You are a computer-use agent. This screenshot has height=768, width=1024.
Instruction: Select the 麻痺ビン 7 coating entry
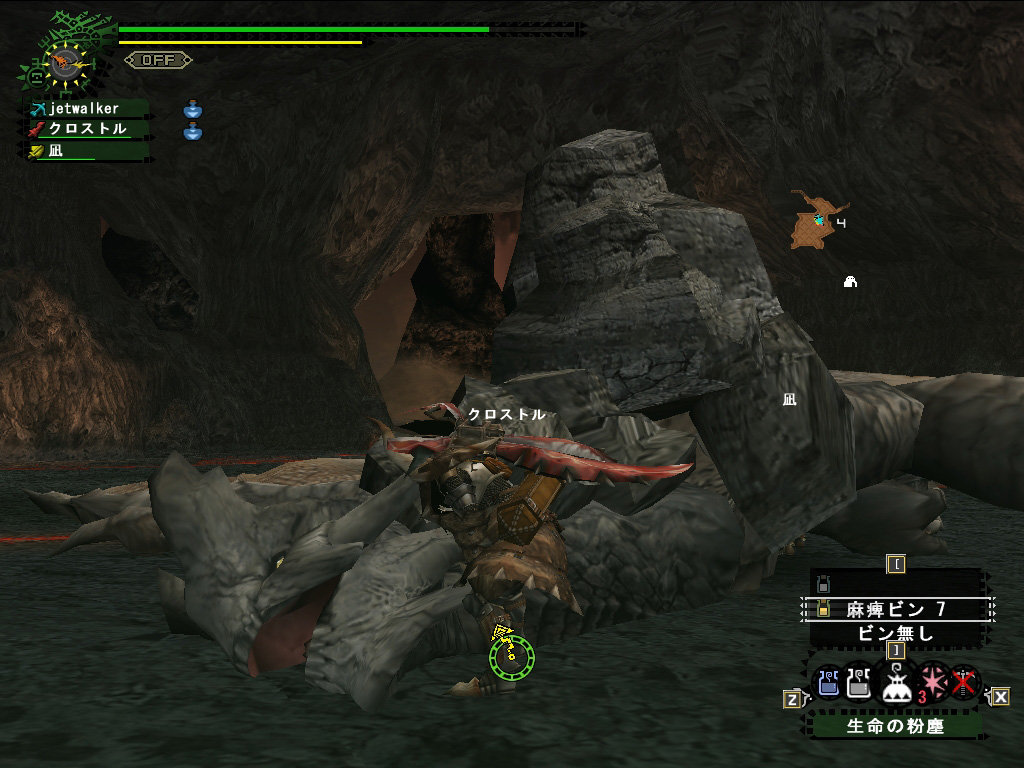896,609
